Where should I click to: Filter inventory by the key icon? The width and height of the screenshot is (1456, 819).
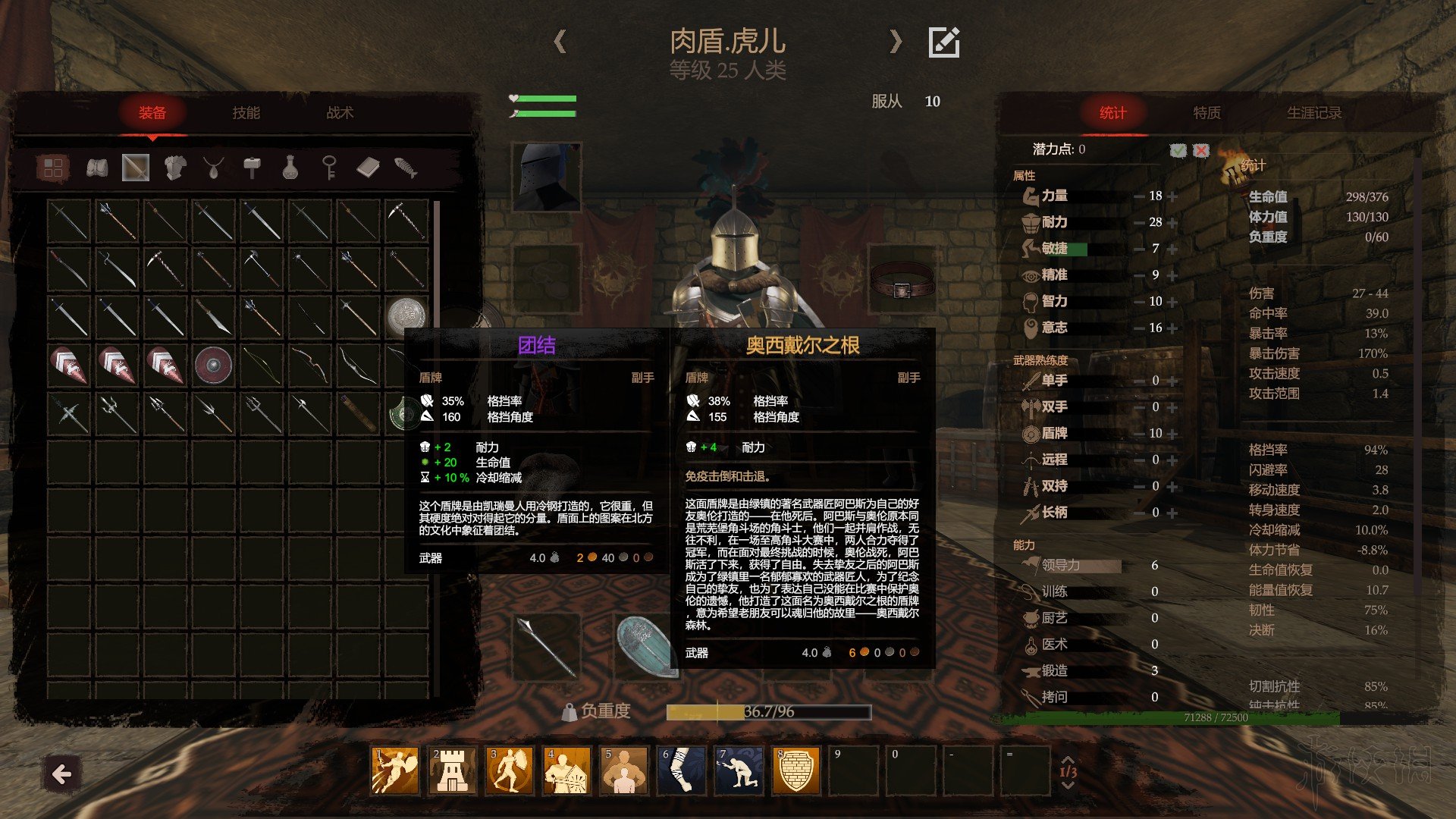point(329,168)
